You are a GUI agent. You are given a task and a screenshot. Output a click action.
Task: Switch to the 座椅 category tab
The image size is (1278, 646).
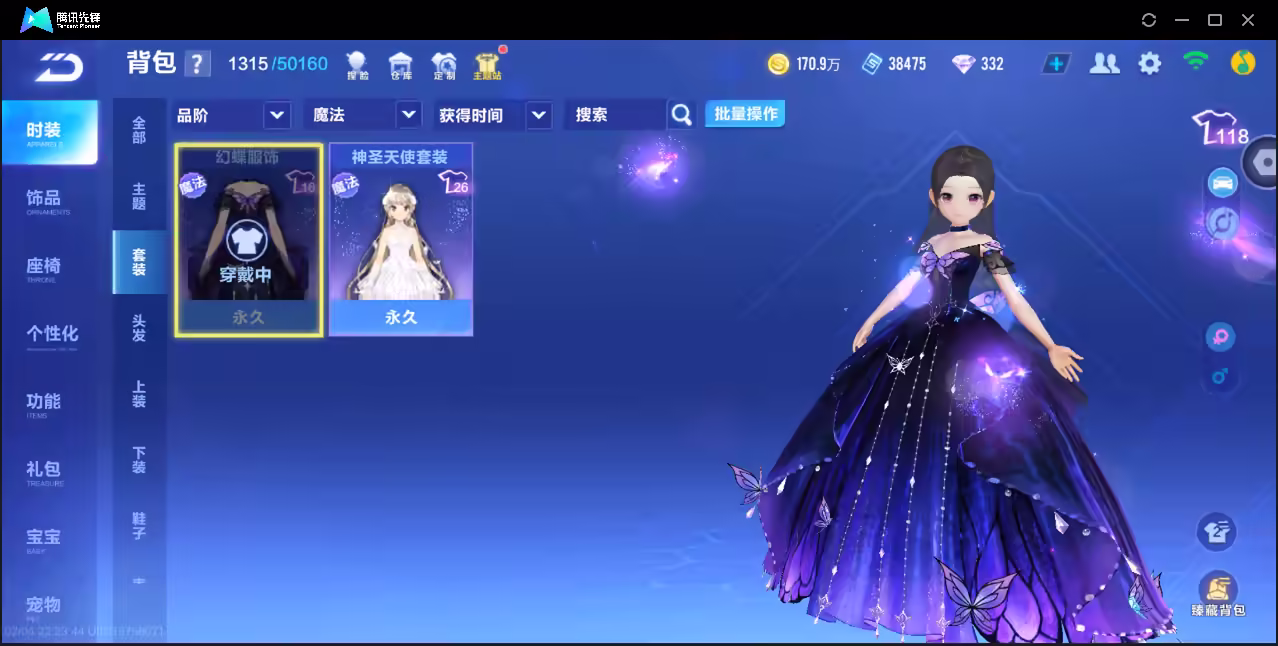(44, 267)
